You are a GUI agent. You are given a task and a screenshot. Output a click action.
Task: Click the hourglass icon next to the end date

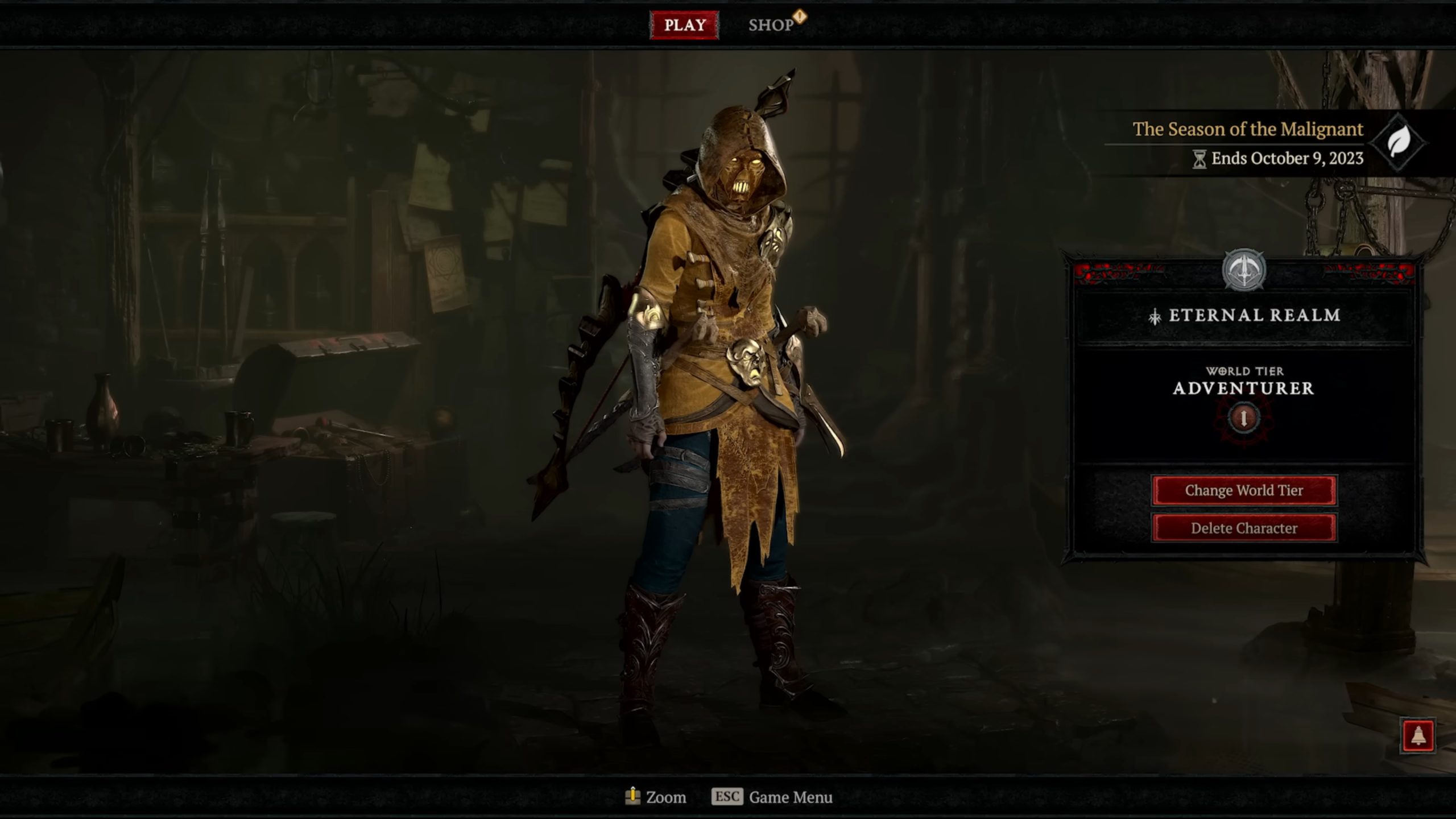[1200, 159]
